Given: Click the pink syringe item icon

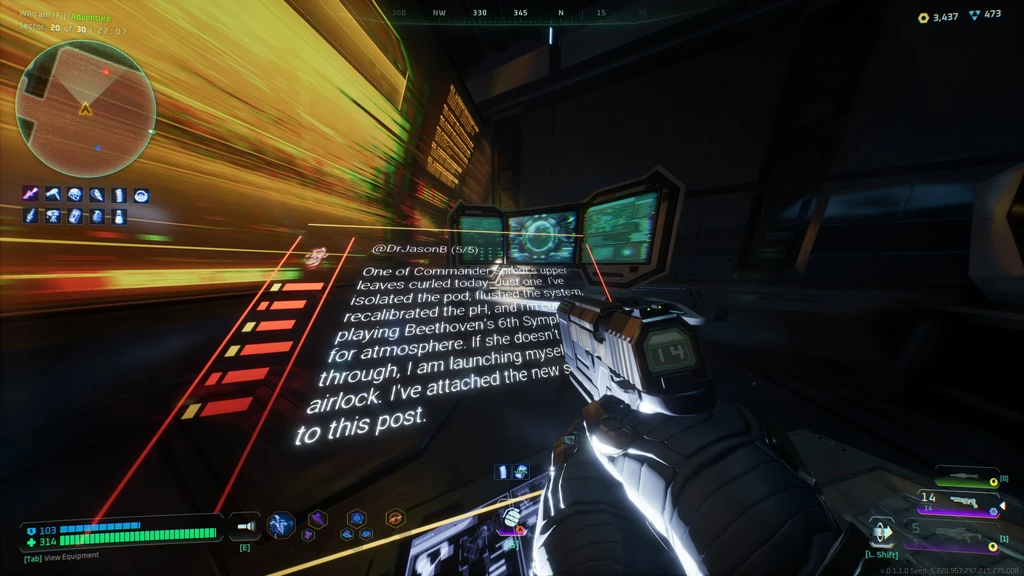Looking at the screenshot, I should [x=31, y=195].
